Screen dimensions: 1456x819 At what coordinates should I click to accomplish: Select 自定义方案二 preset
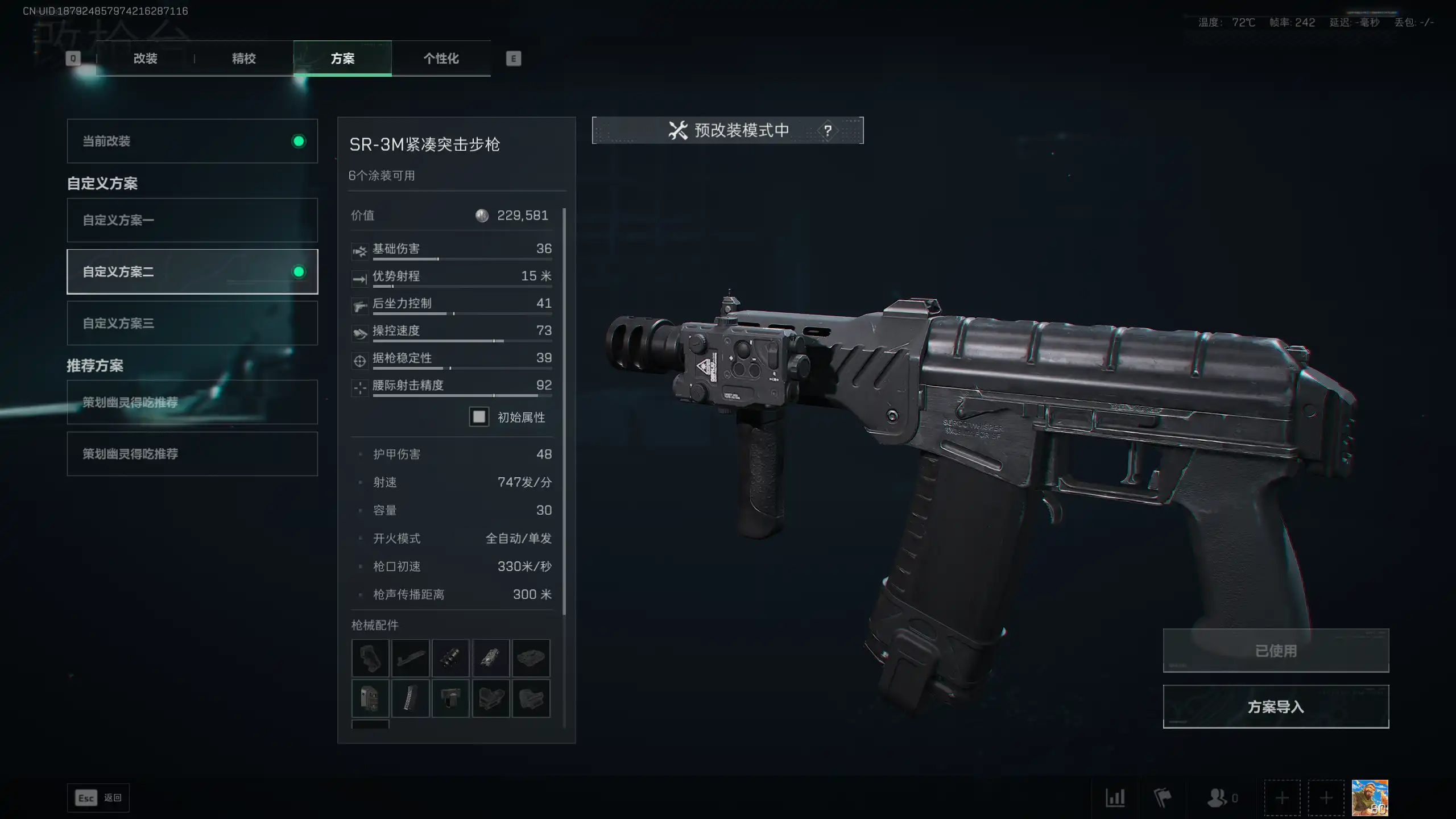tap(192, 272)
